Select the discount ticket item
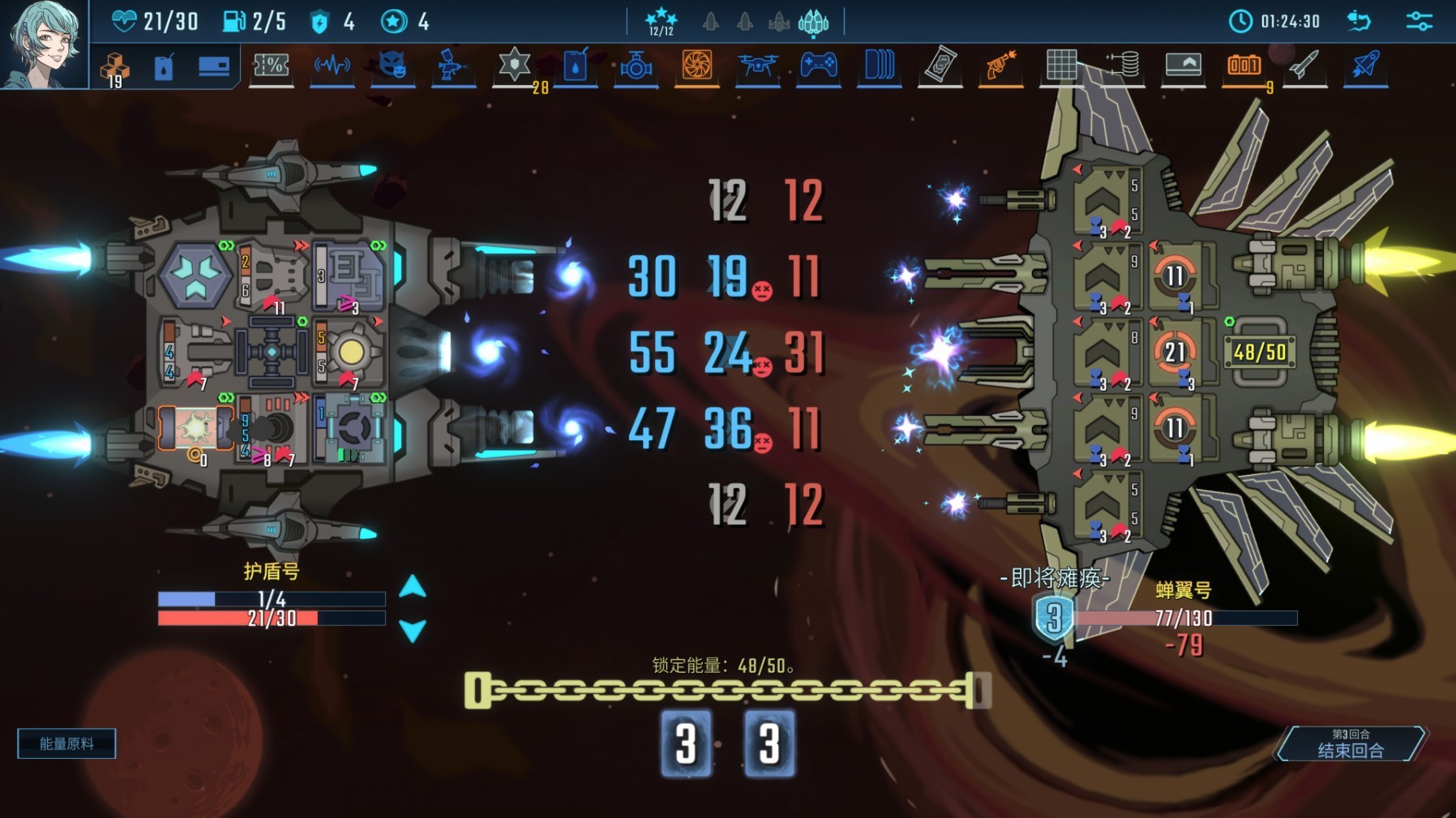1456x818 pixels. tap(271, 66)
